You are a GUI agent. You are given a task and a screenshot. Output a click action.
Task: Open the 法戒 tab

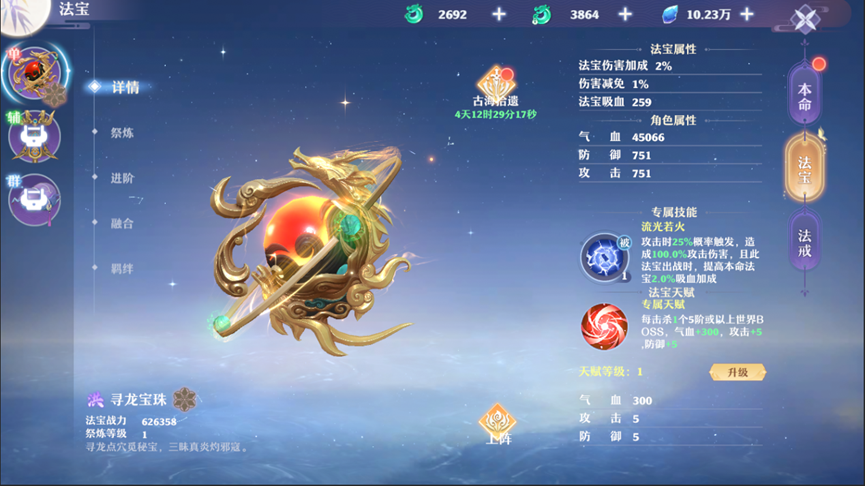(805, 243)
